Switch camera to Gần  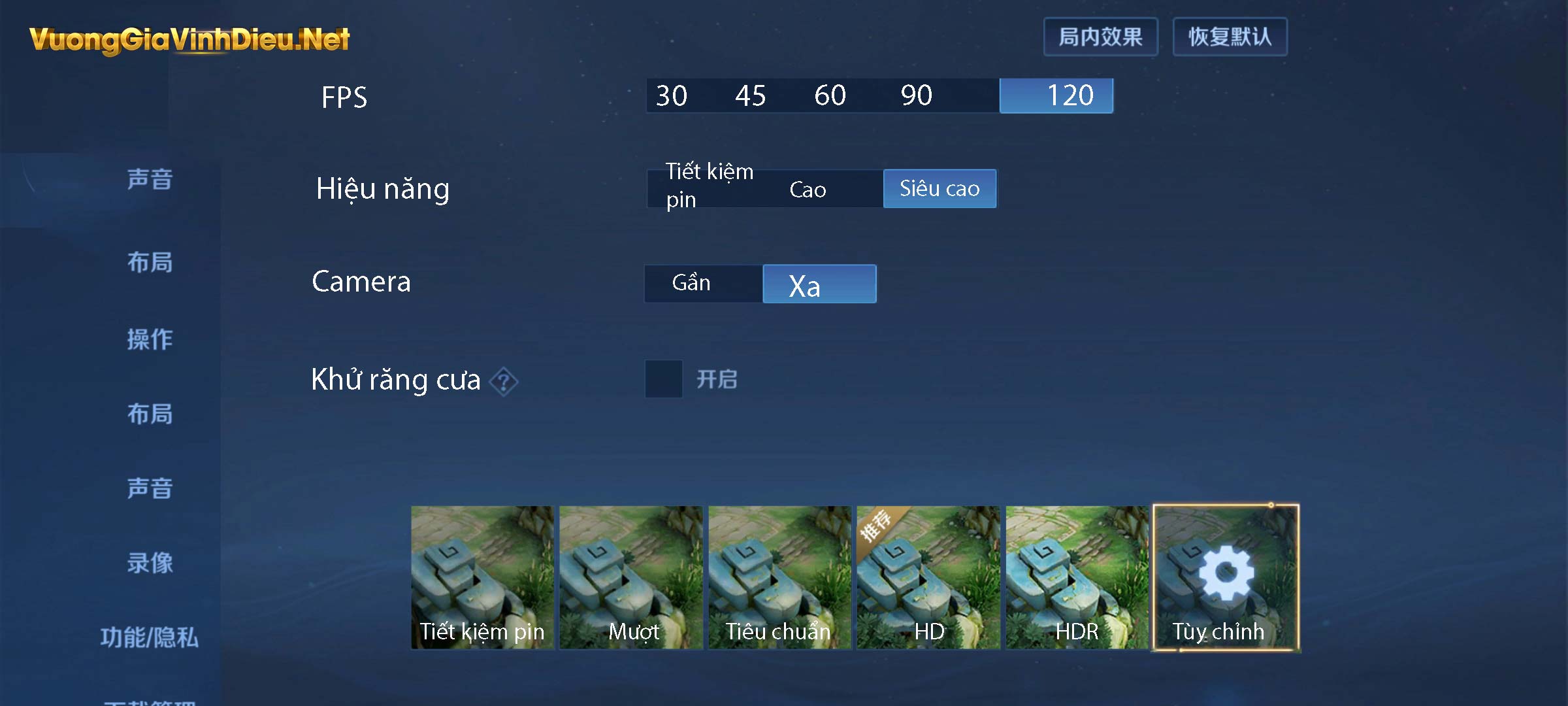[x=691, y=283]
